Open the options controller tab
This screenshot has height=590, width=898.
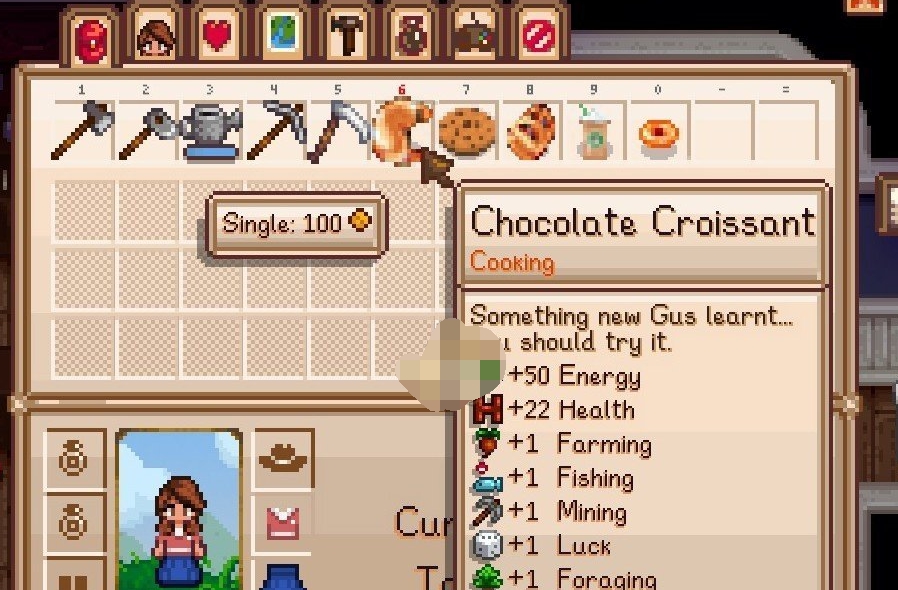(476, 36)
